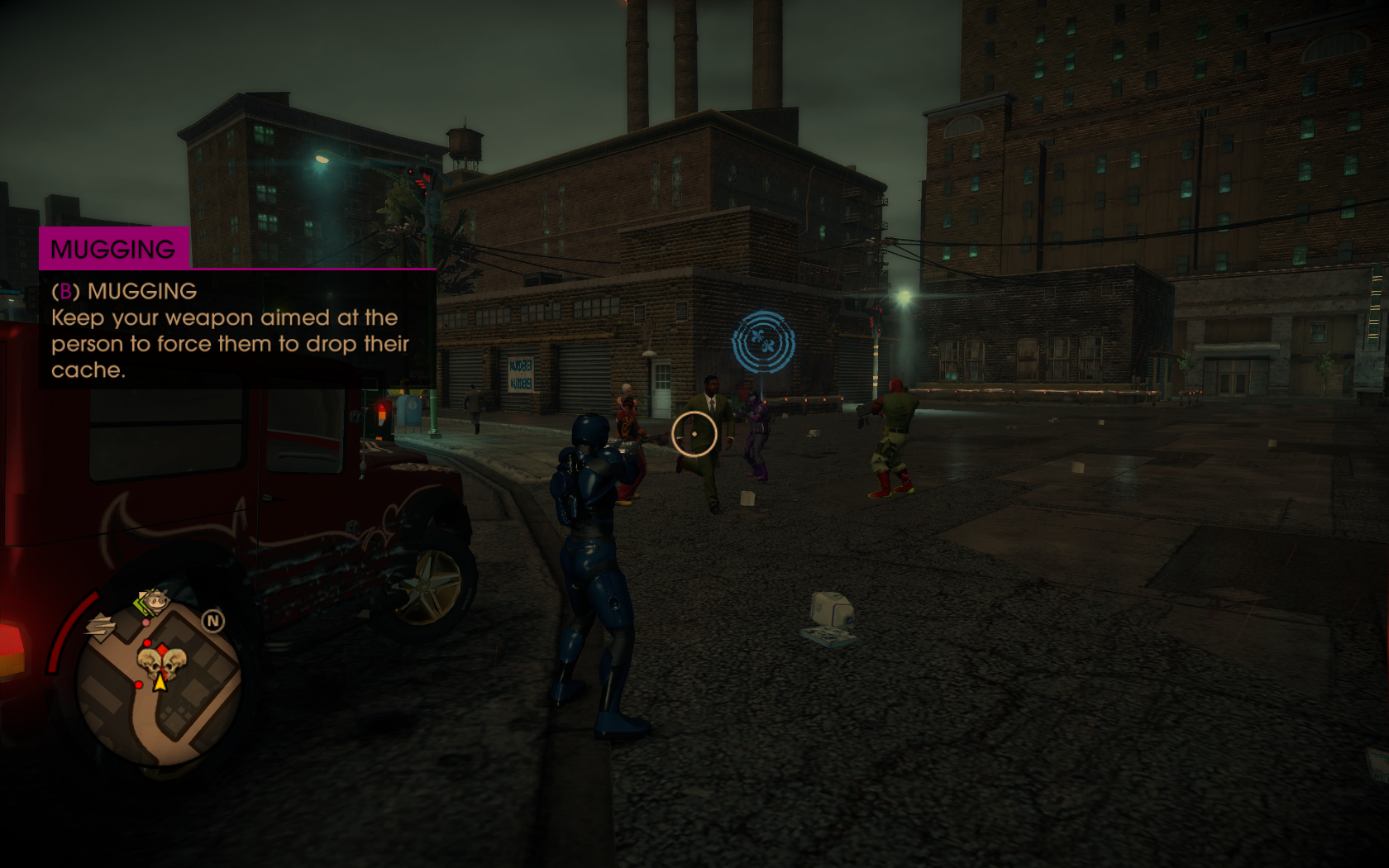Click the north compass indicator
This screenshot has width=1389, height=868.
pyautogui.click(x=213, y=621)
